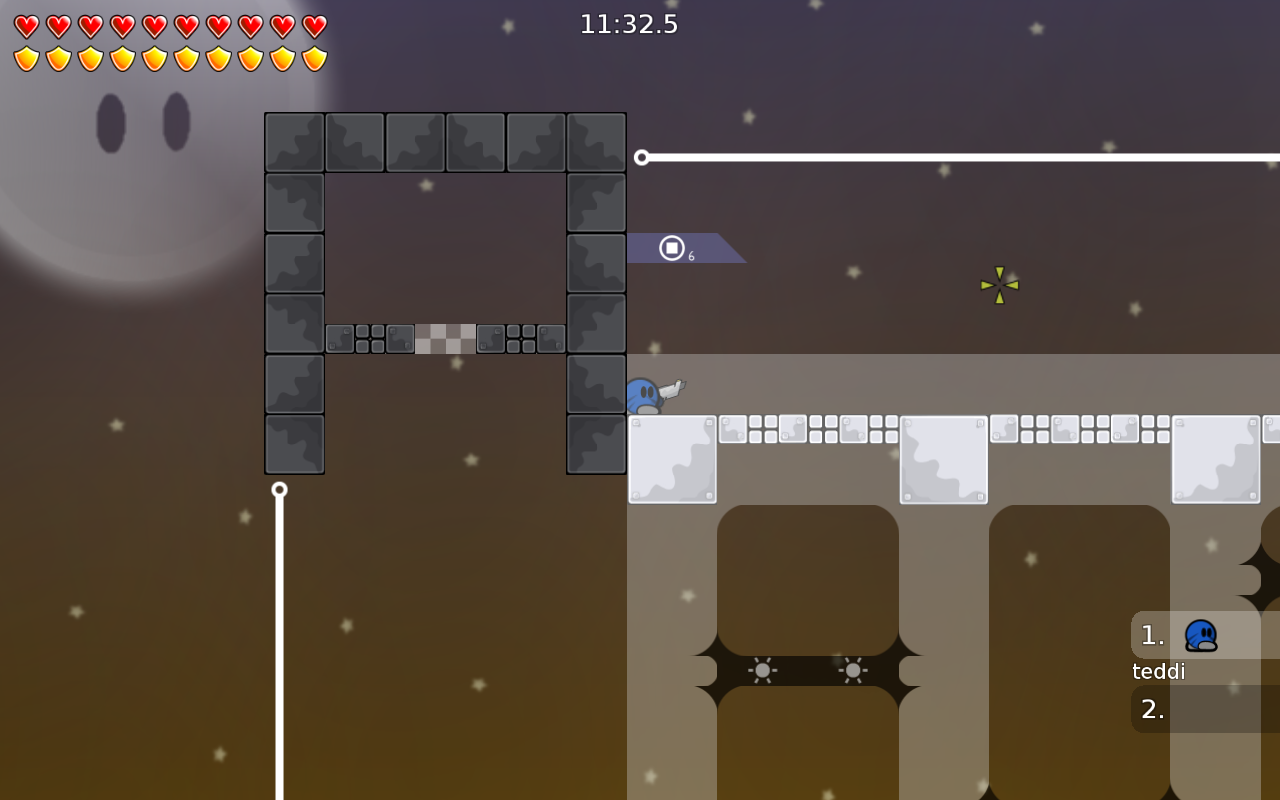Screen dimensions: 1280x800
Task: Click the rank 2 scoreboard entry
Action: point(1152,710)
